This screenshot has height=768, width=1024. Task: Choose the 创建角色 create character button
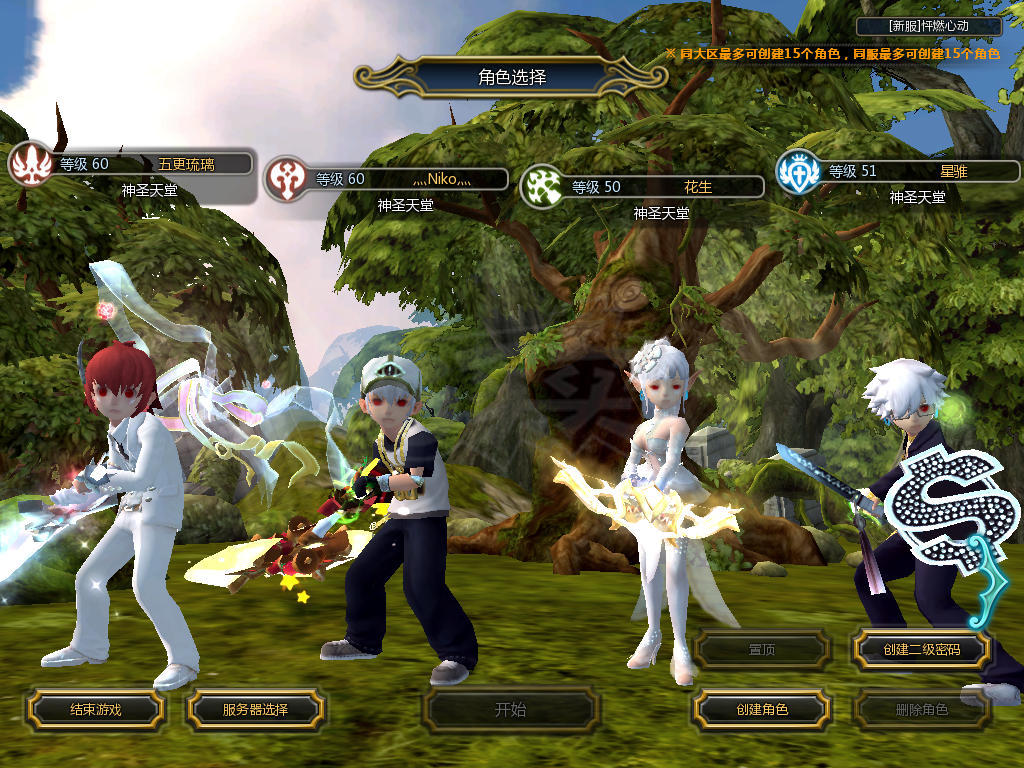click(x=762, y=709)
